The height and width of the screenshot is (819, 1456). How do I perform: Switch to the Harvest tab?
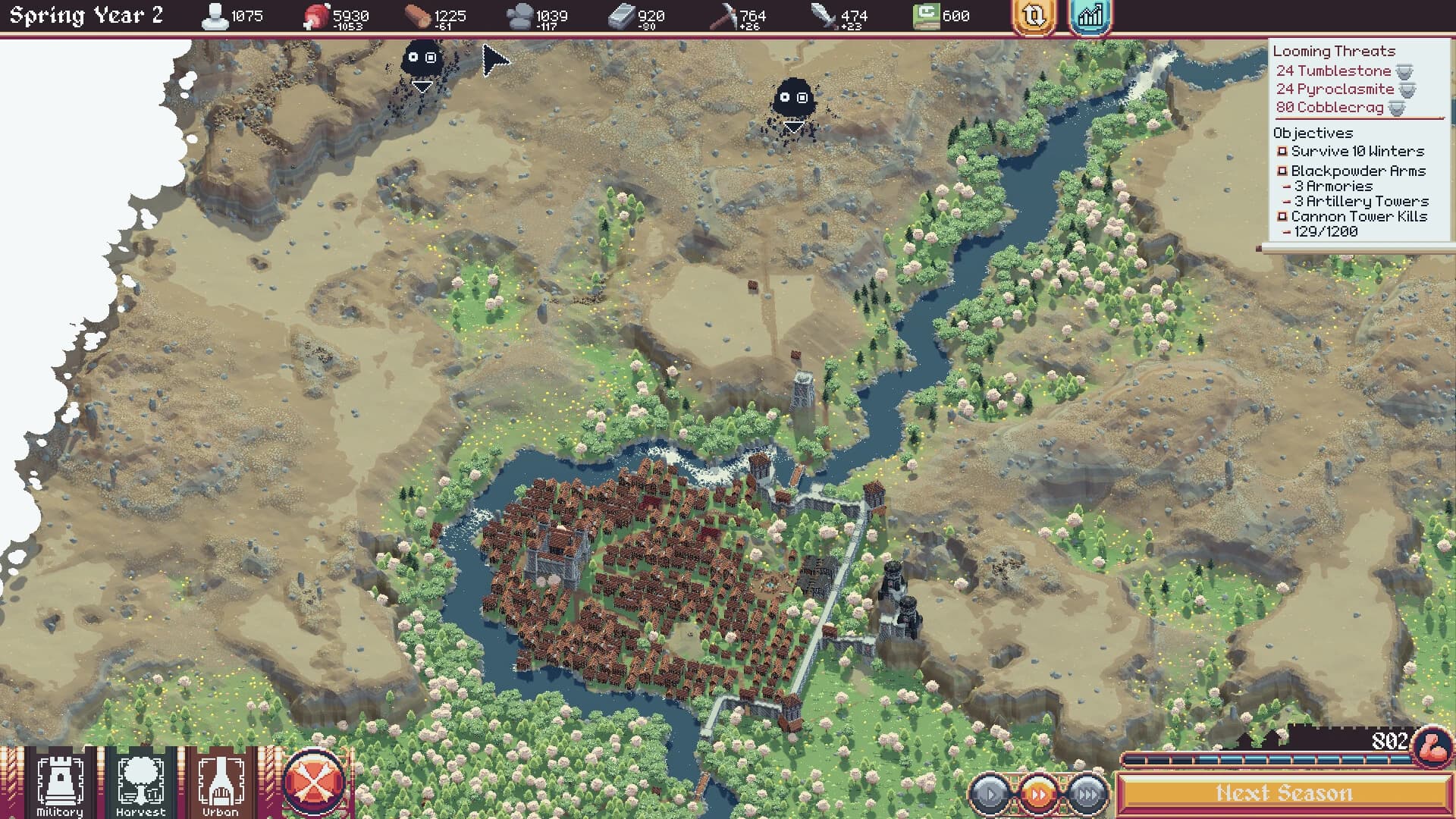140,781
